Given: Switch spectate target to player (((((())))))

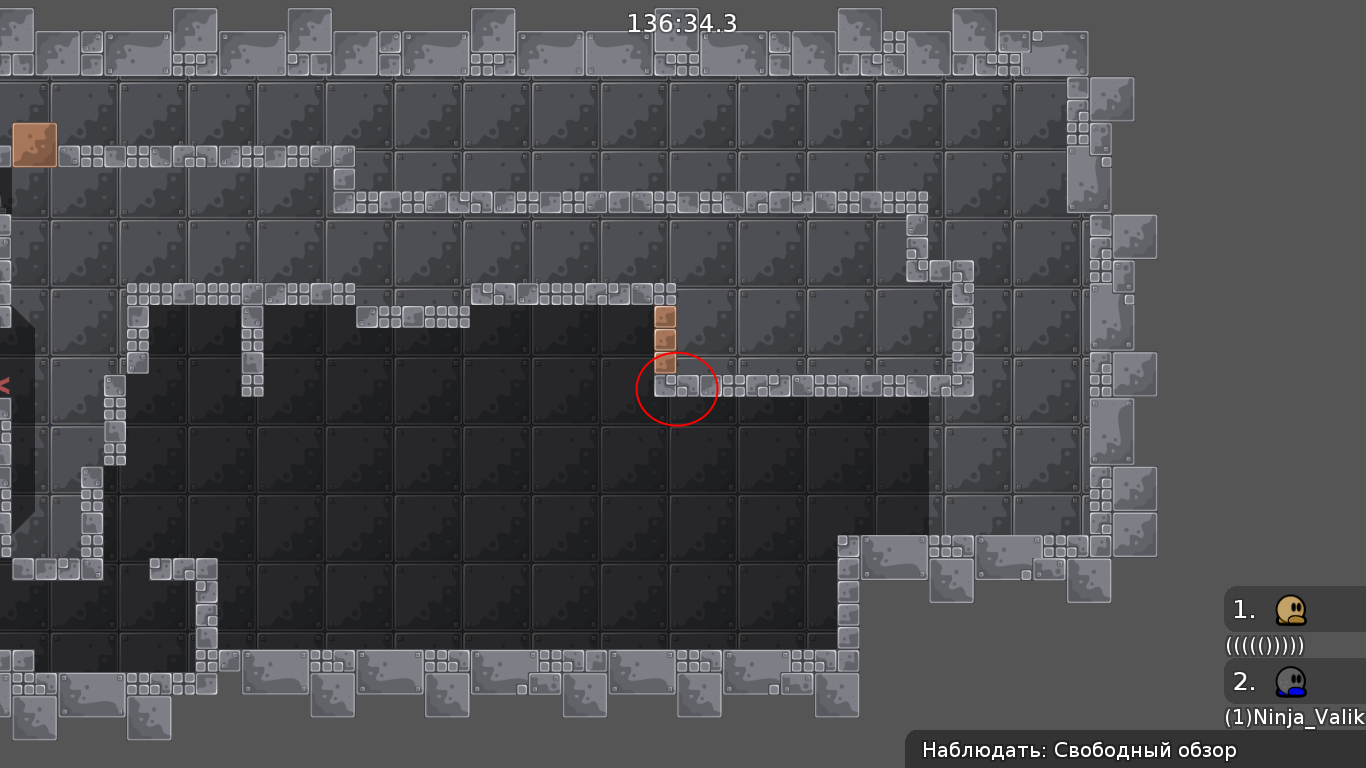Looking at the screenshot, I should 1262,646.
